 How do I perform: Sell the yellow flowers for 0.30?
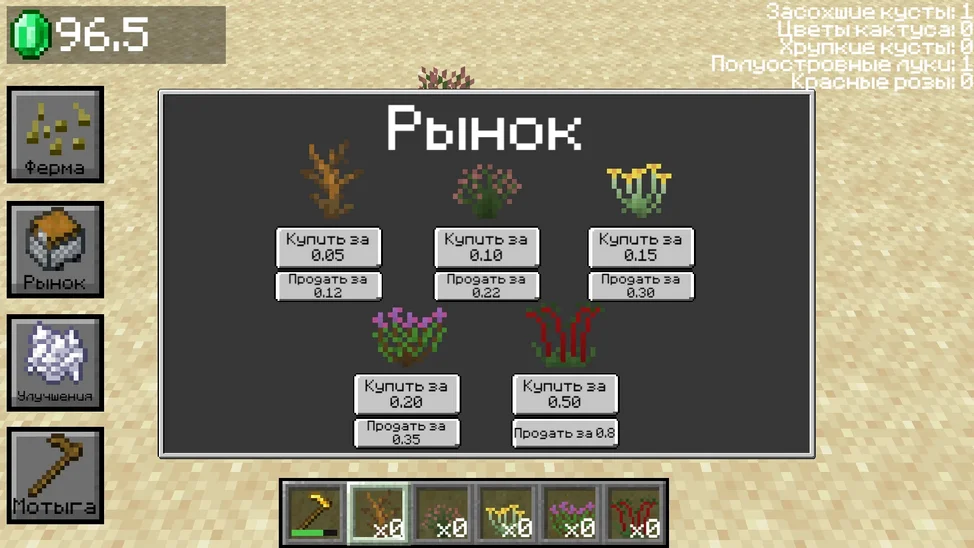(x=640, y=286)
